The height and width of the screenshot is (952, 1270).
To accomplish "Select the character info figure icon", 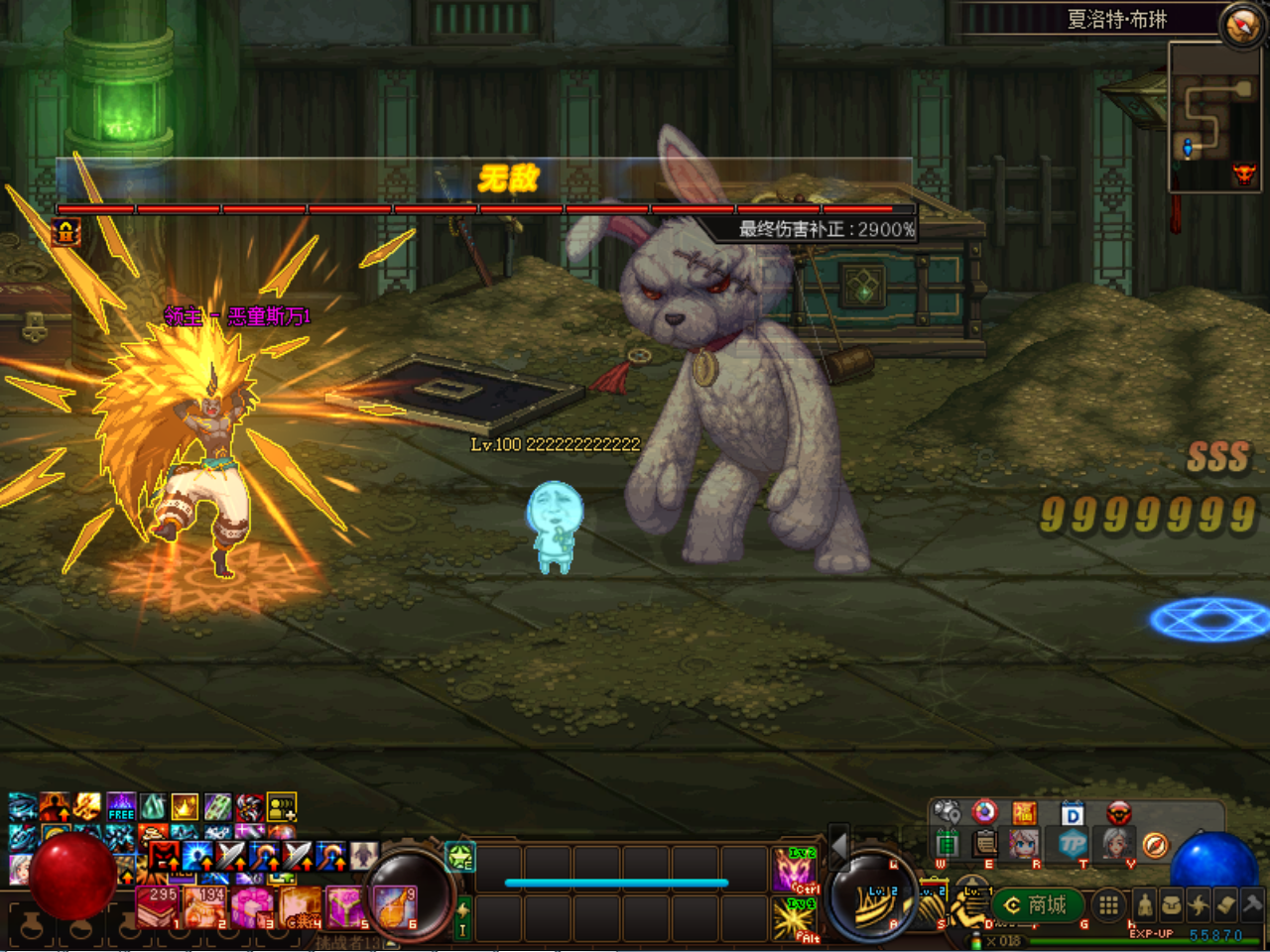I will (x=1143, y=904).
